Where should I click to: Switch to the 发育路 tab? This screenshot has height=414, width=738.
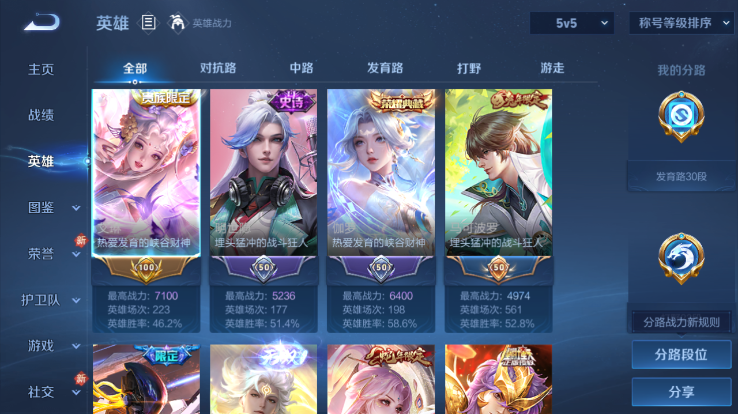385,69
